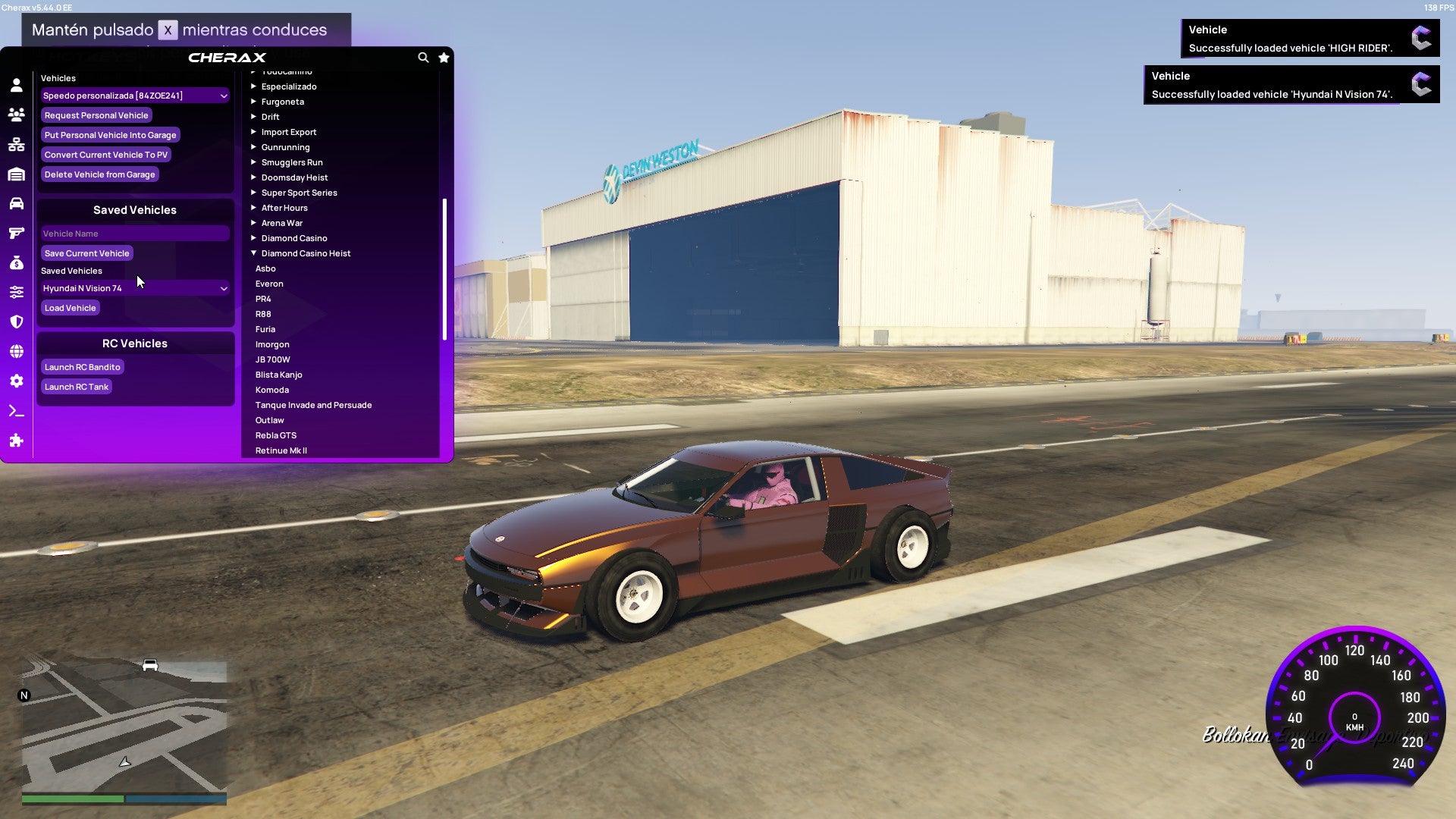Select the globe world icon
Viewport: 1456px width, 819px height.
tap(17, 349)
